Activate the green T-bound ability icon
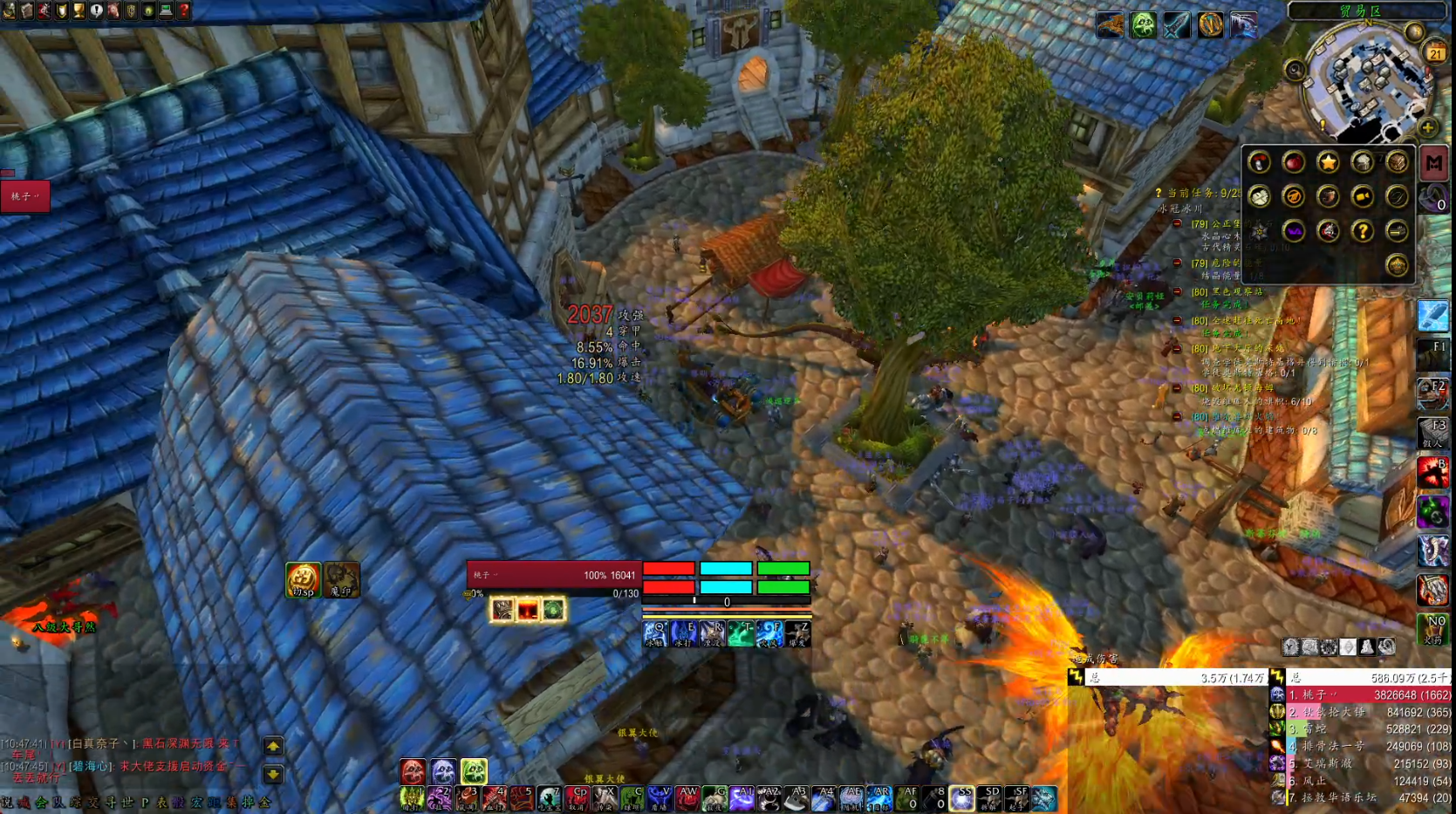The height and width of the screenshot is (814, 1456). (x=741, y=633)
